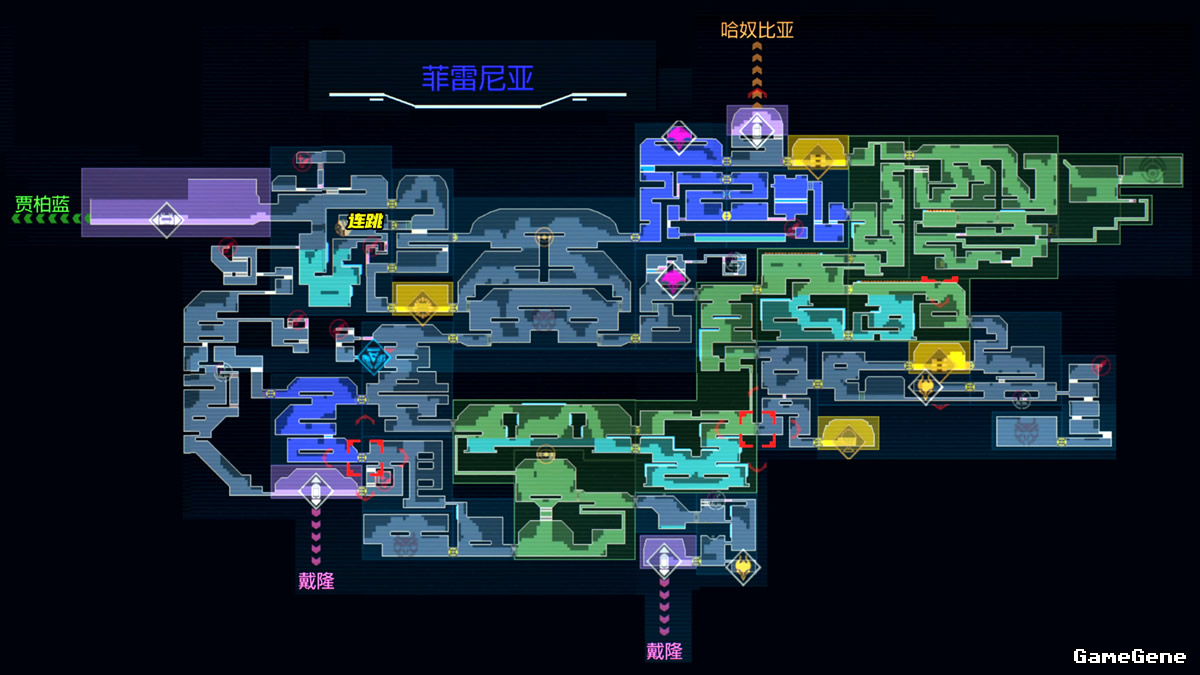
Task: Choose the magenta diamond marker beside 哈奴比亚 elevator
Action: [x=679, y=137]
